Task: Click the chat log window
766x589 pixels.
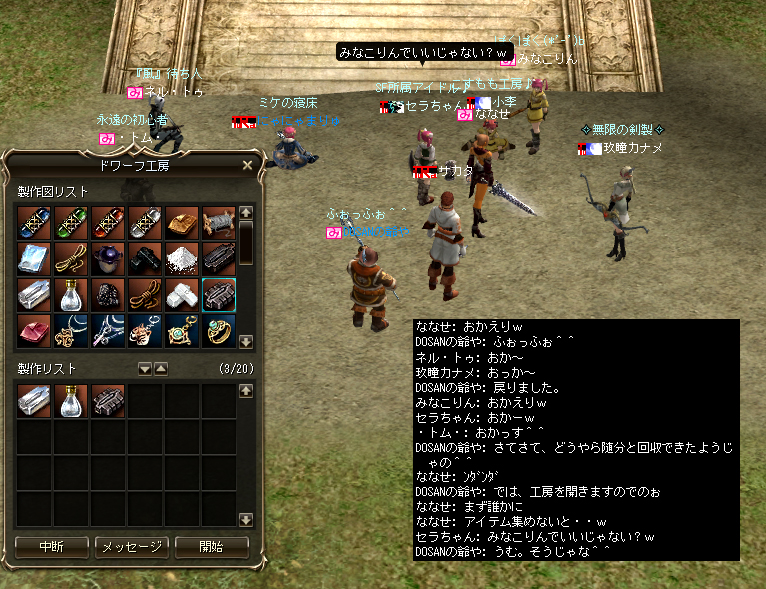Action: coord(576,440)
